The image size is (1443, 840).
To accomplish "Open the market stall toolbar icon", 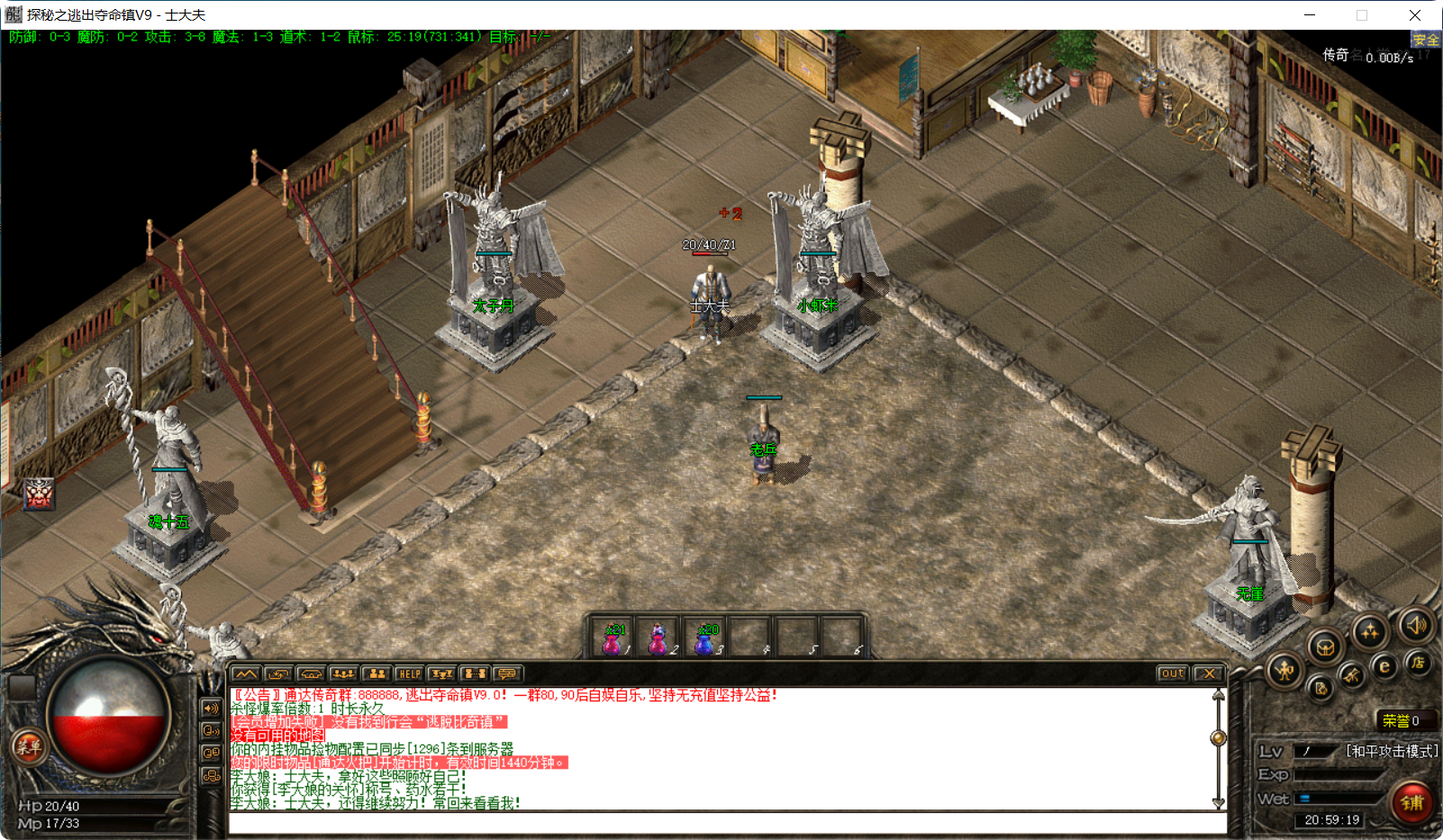I will point(310,673).
